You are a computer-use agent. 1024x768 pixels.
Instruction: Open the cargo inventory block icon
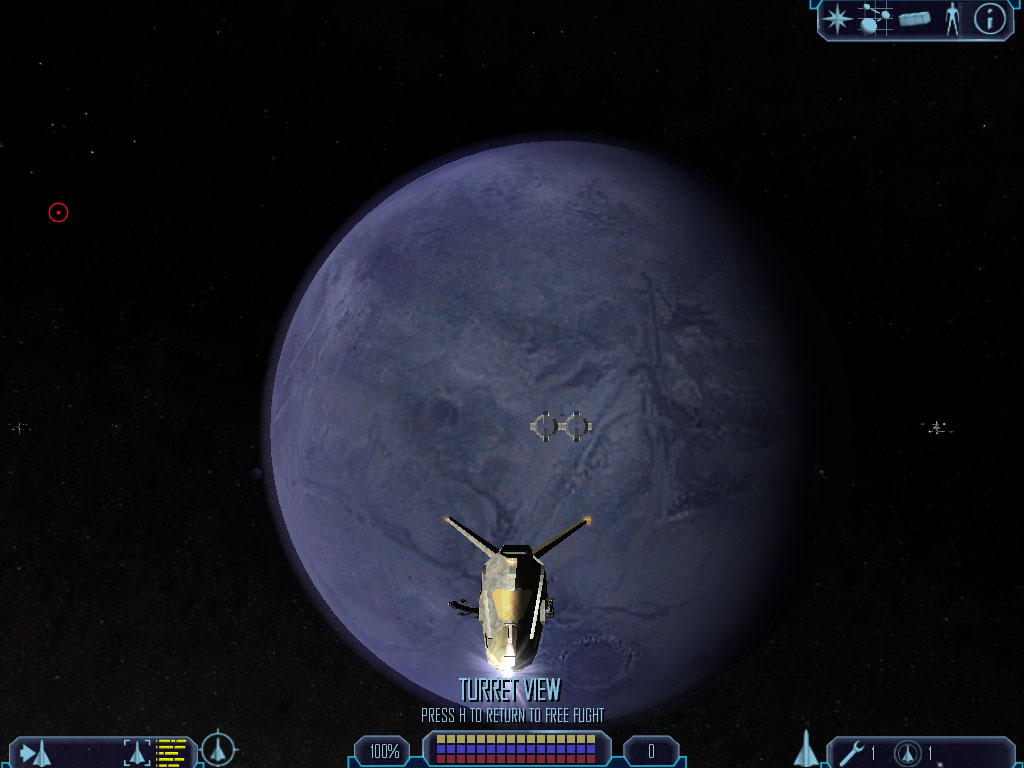[x=915, y=19]
